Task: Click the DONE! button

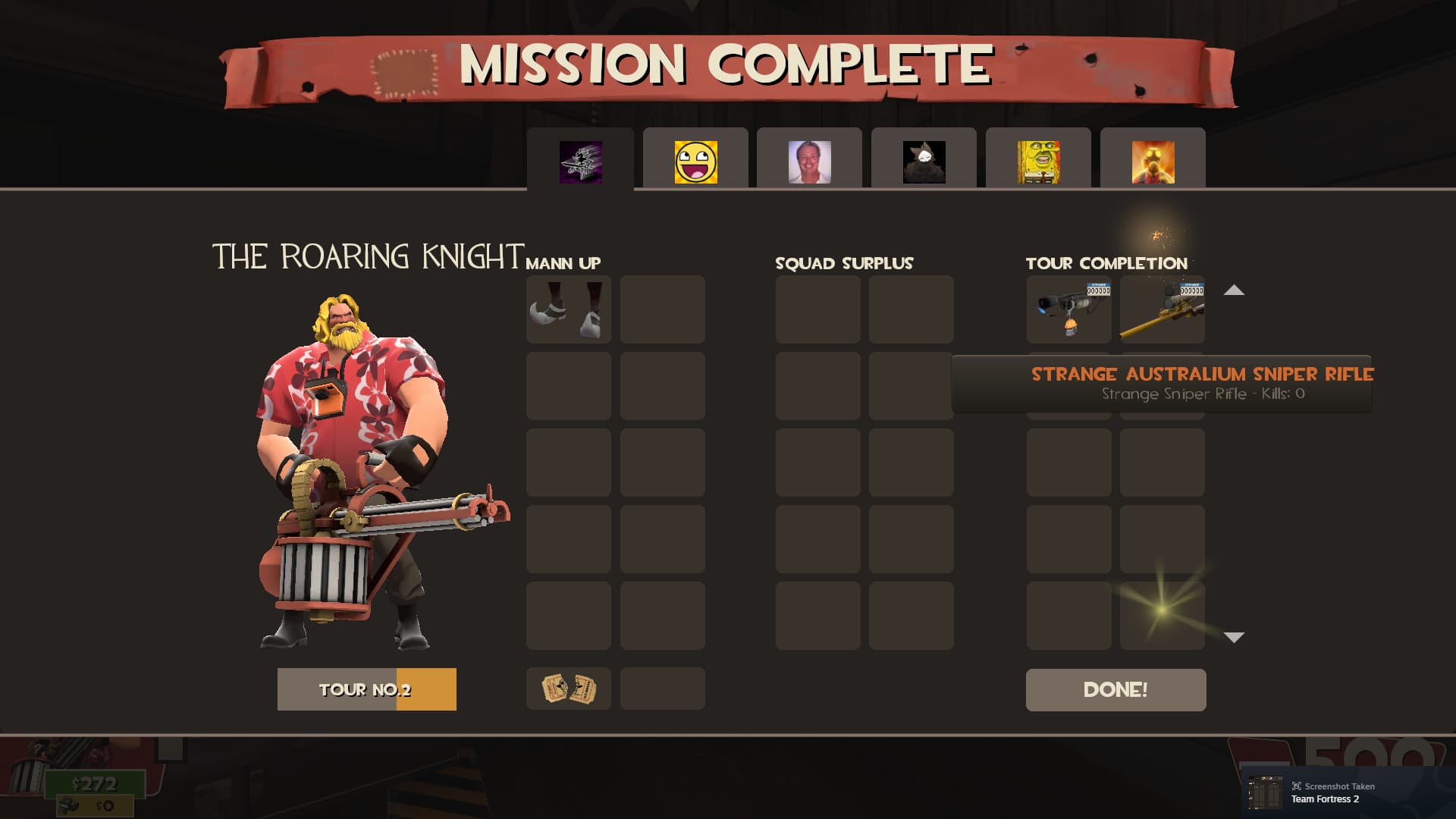Action: [1116, 689]
